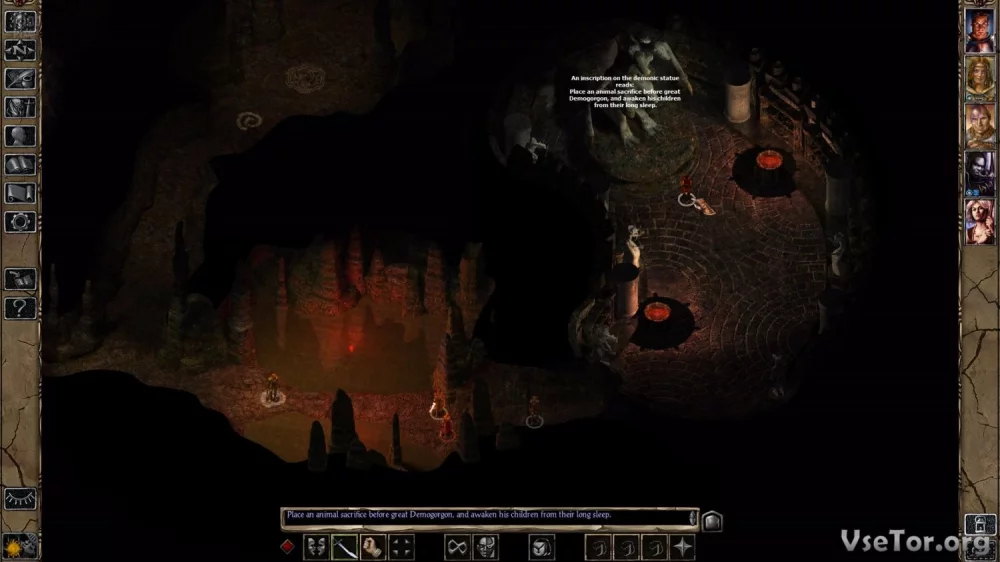This screenshot has width=1000, height=562.
Task: Open the area map with the compass button
Action: [x=20, y=50]
